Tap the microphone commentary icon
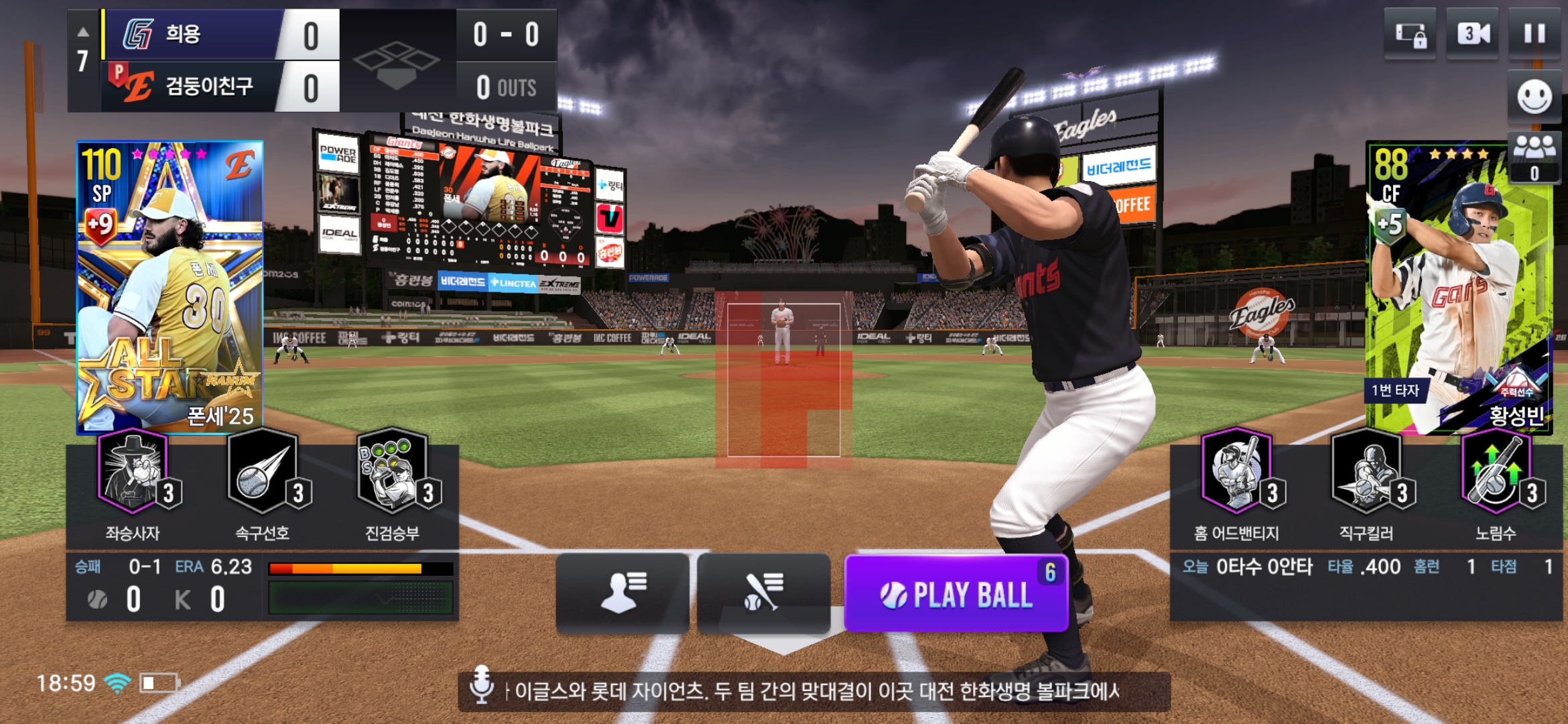The width and height of the screenshot is (1568, 724). [481, 685]
